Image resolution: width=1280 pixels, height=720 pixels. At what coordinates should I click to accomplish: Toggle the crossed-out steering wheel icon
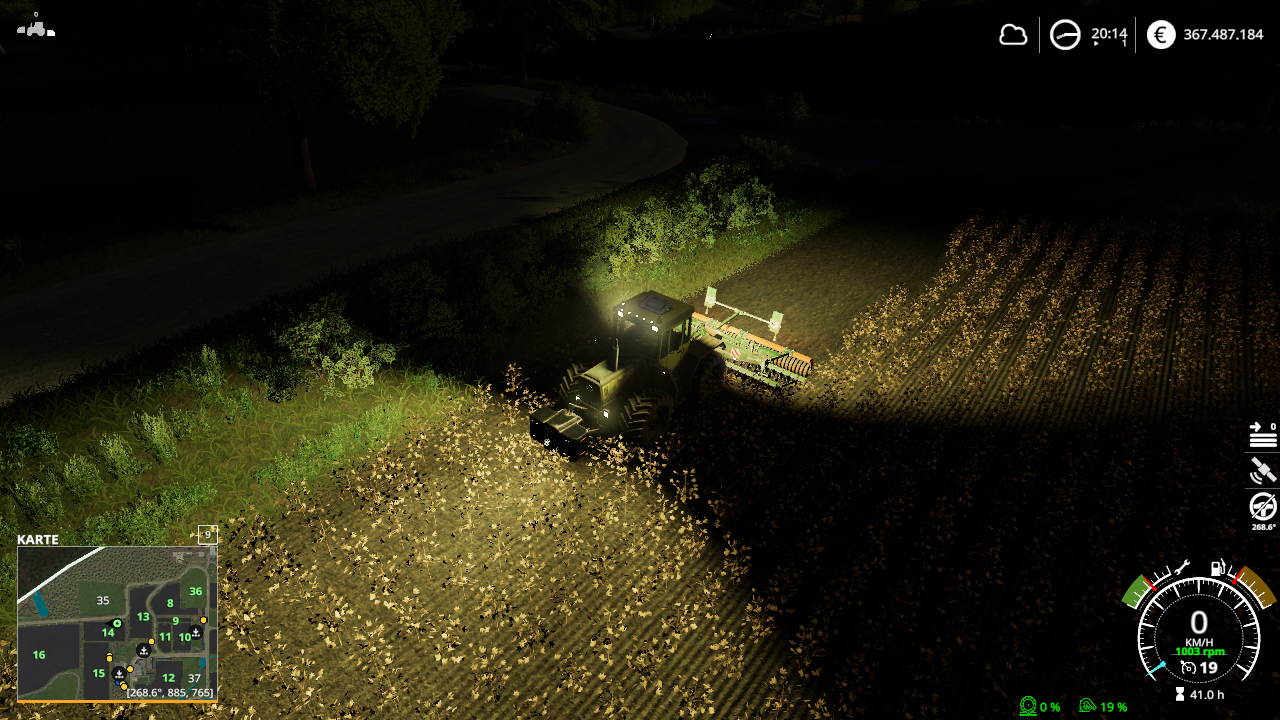[x=1263, y=506]
